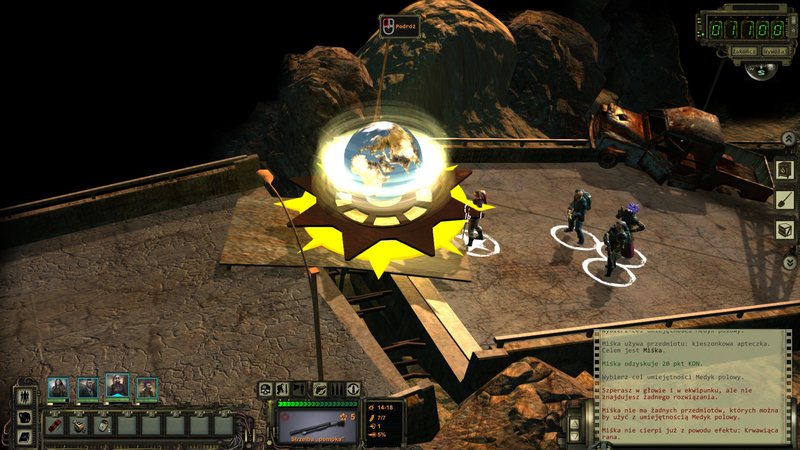Select the second squad member portrait
Image resolution: width=800 pixels, height=450 pixels.
88,387
